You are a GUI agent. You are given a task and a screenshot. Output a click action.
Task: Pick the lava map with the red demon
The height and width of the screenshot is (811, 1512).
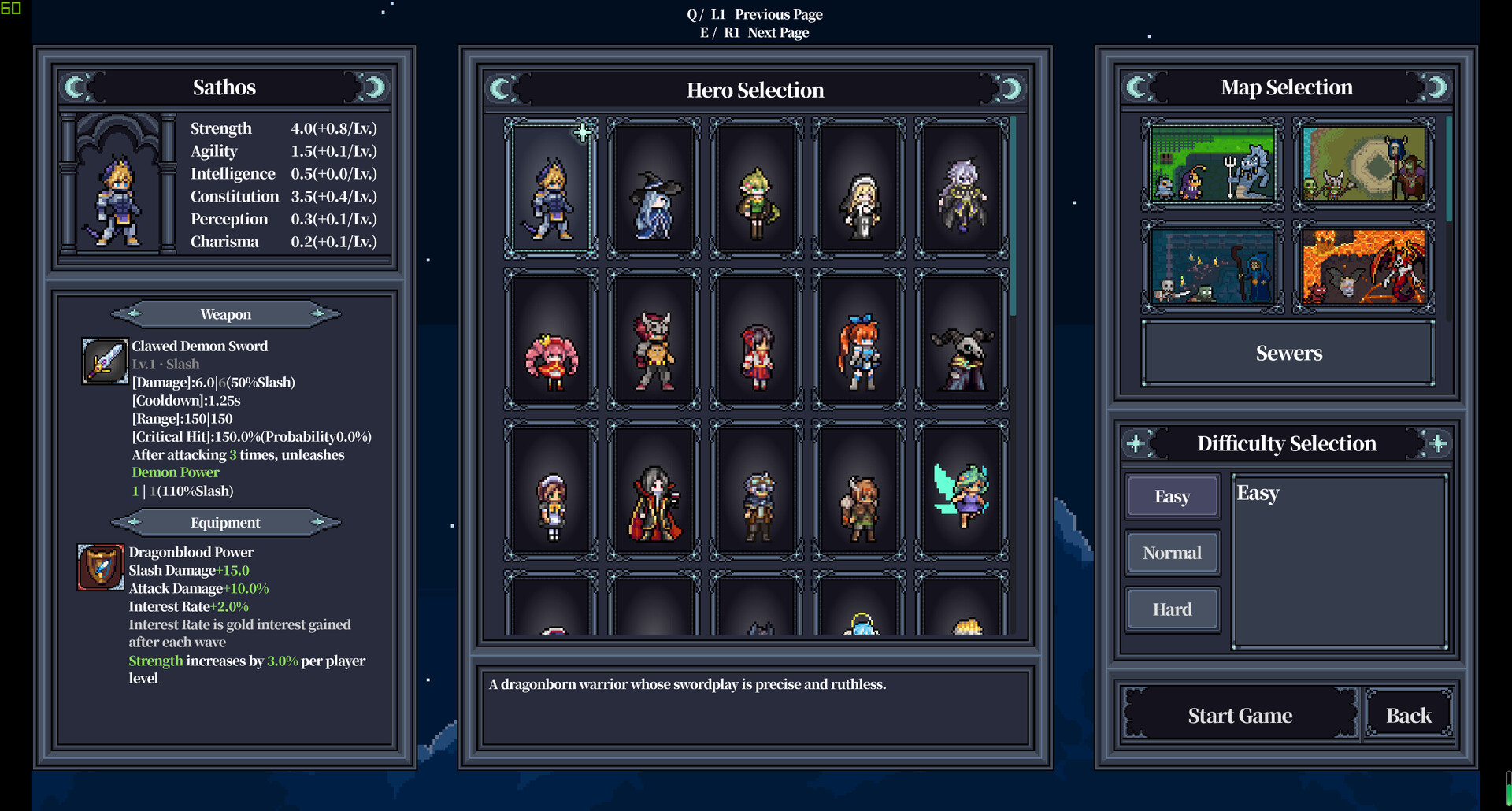click(1363, 267)
